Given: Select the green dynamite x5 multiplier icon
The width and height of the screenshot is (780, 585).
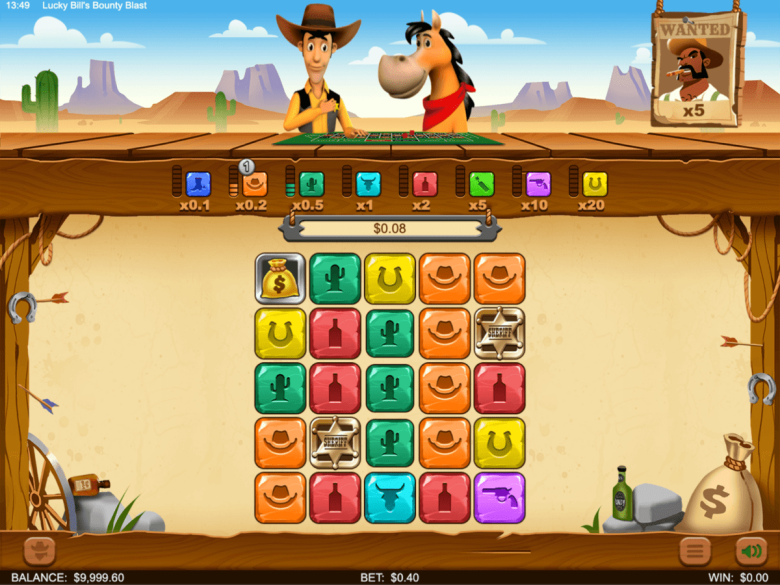Looking at the screenshot, I should tap(482, 184).
